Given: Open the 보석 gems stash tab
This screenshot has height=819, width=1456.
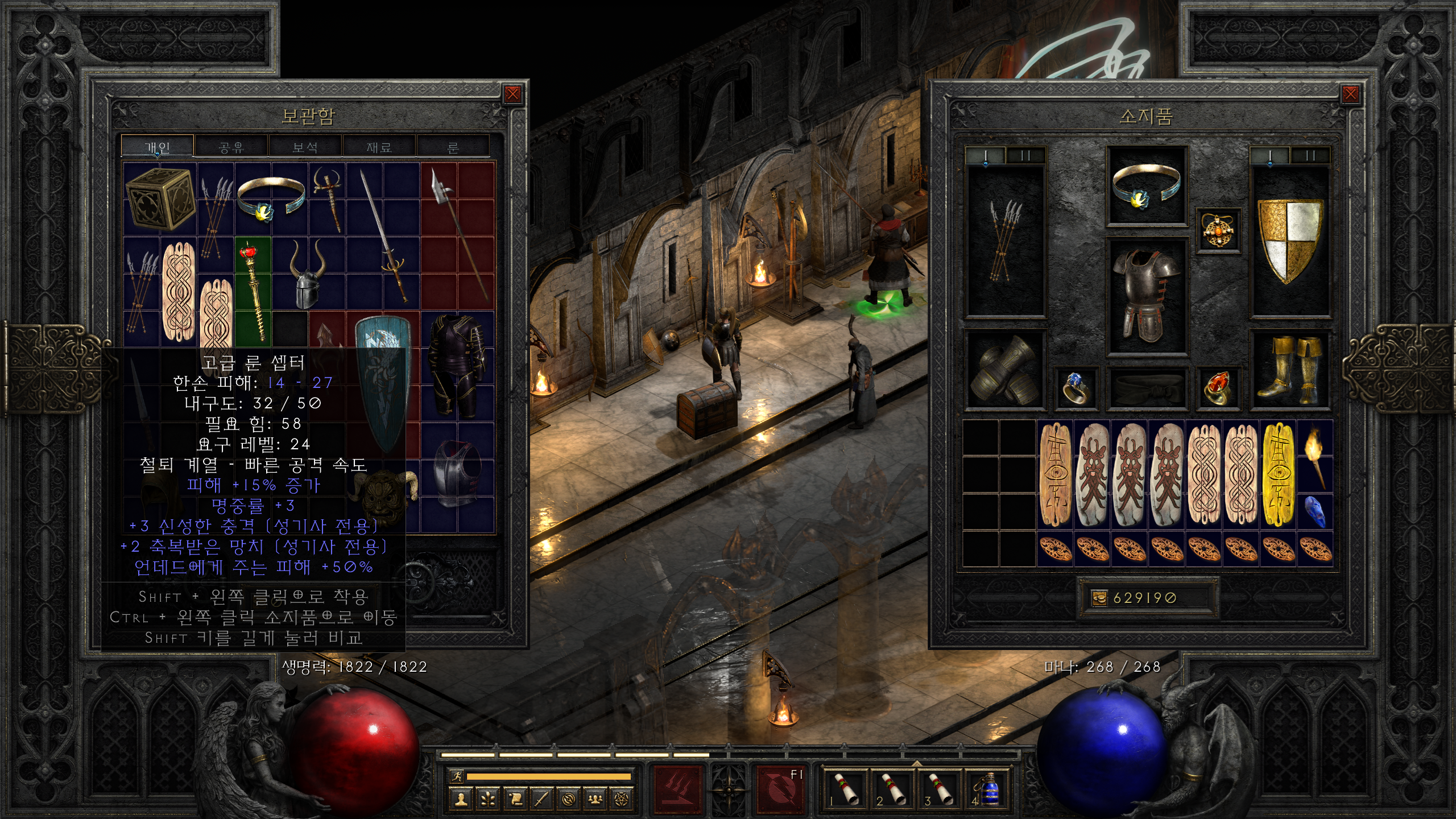Looking at the screenshot, I should coord(305,147).
